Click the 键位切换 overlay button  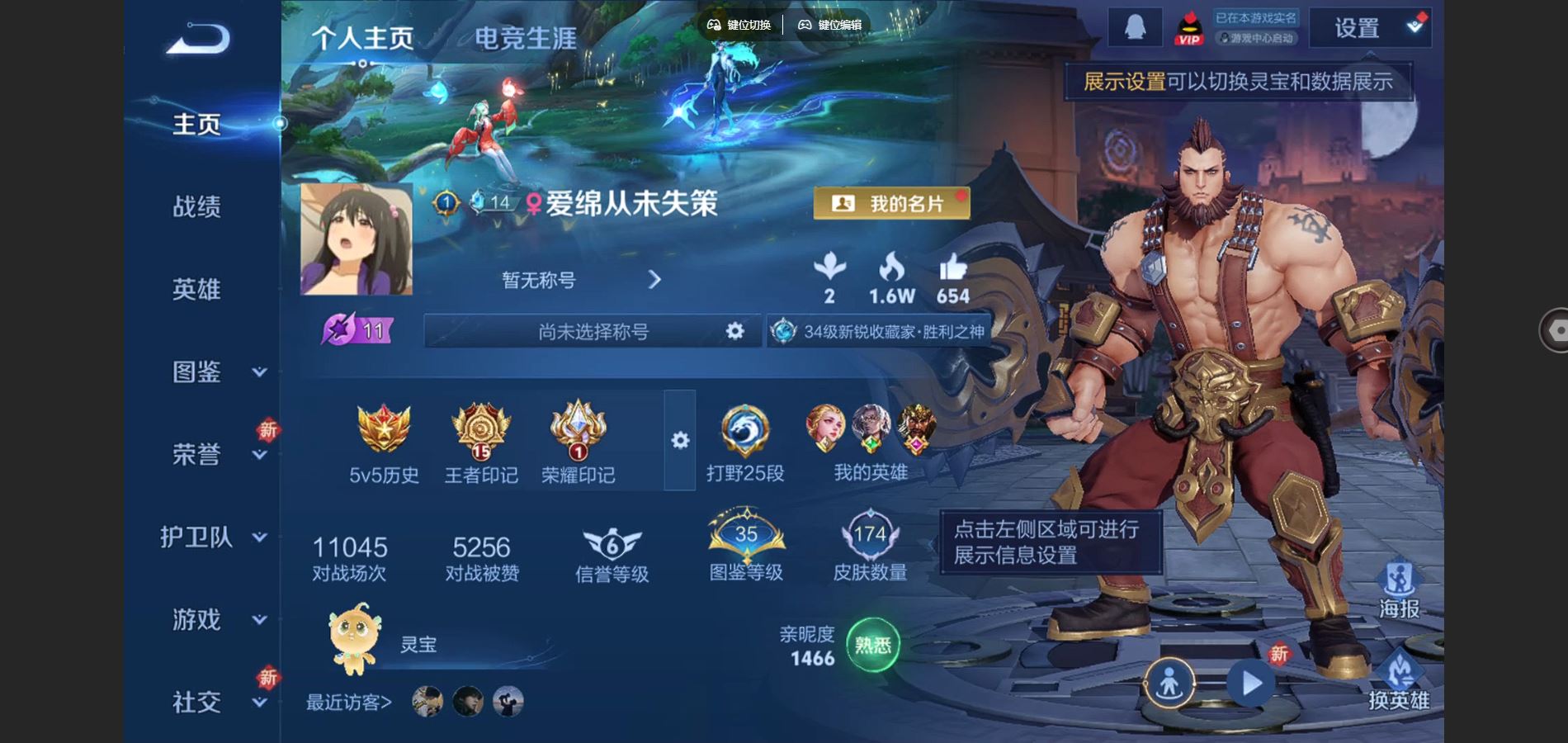739,25
